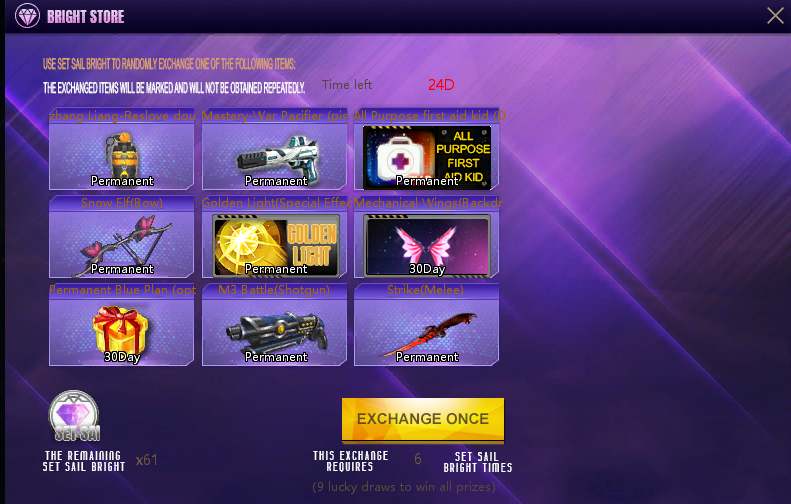Pick the Strike melee weapon tile

click(x=427, y=332)
